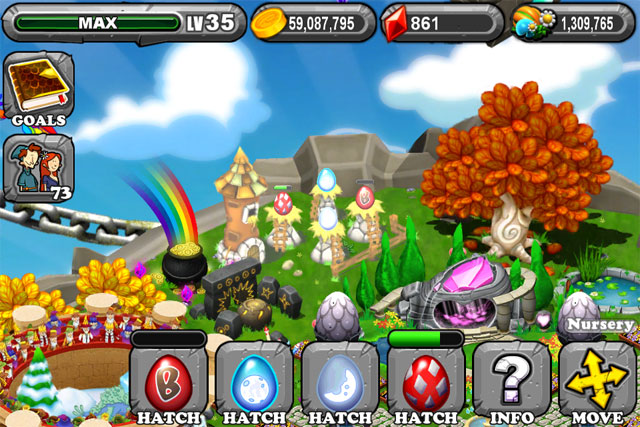Tap the gold coin balance

click(312, 22)
